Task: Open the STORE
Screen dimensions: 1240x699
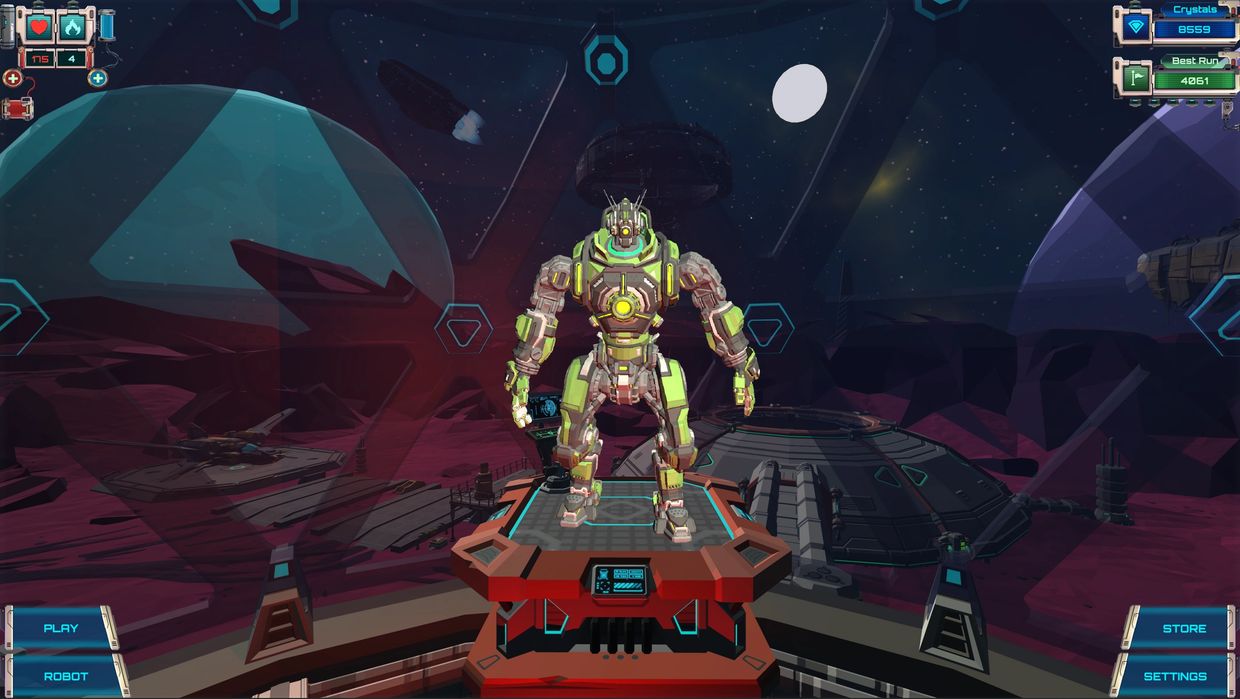Action: [x=1183, y=629]
